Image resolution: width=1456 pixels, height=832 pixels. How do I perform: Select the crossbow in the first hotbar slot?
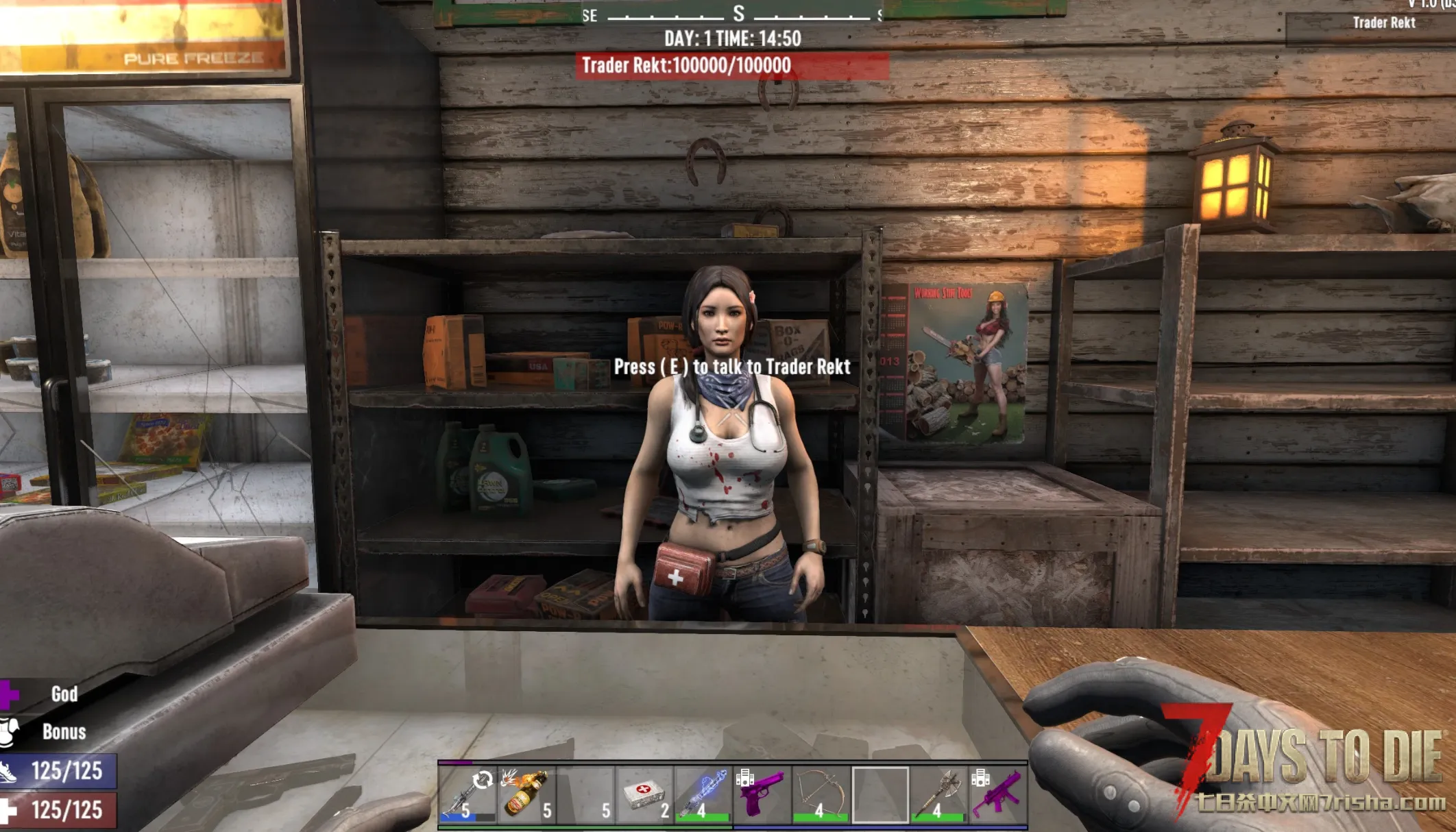click(x=467, y=794)
